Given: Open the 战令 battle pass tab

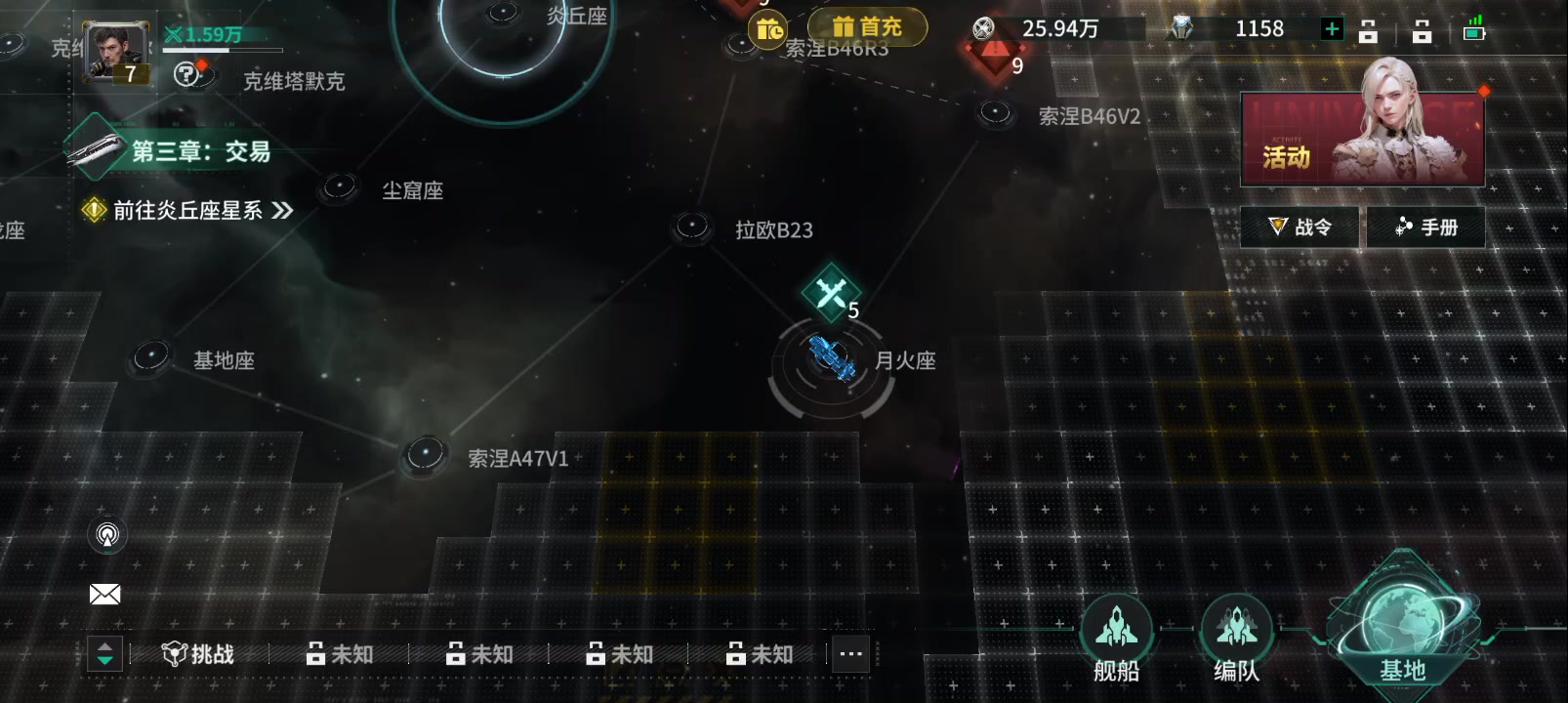Looking at the screenshot, I should [1299, 226].
